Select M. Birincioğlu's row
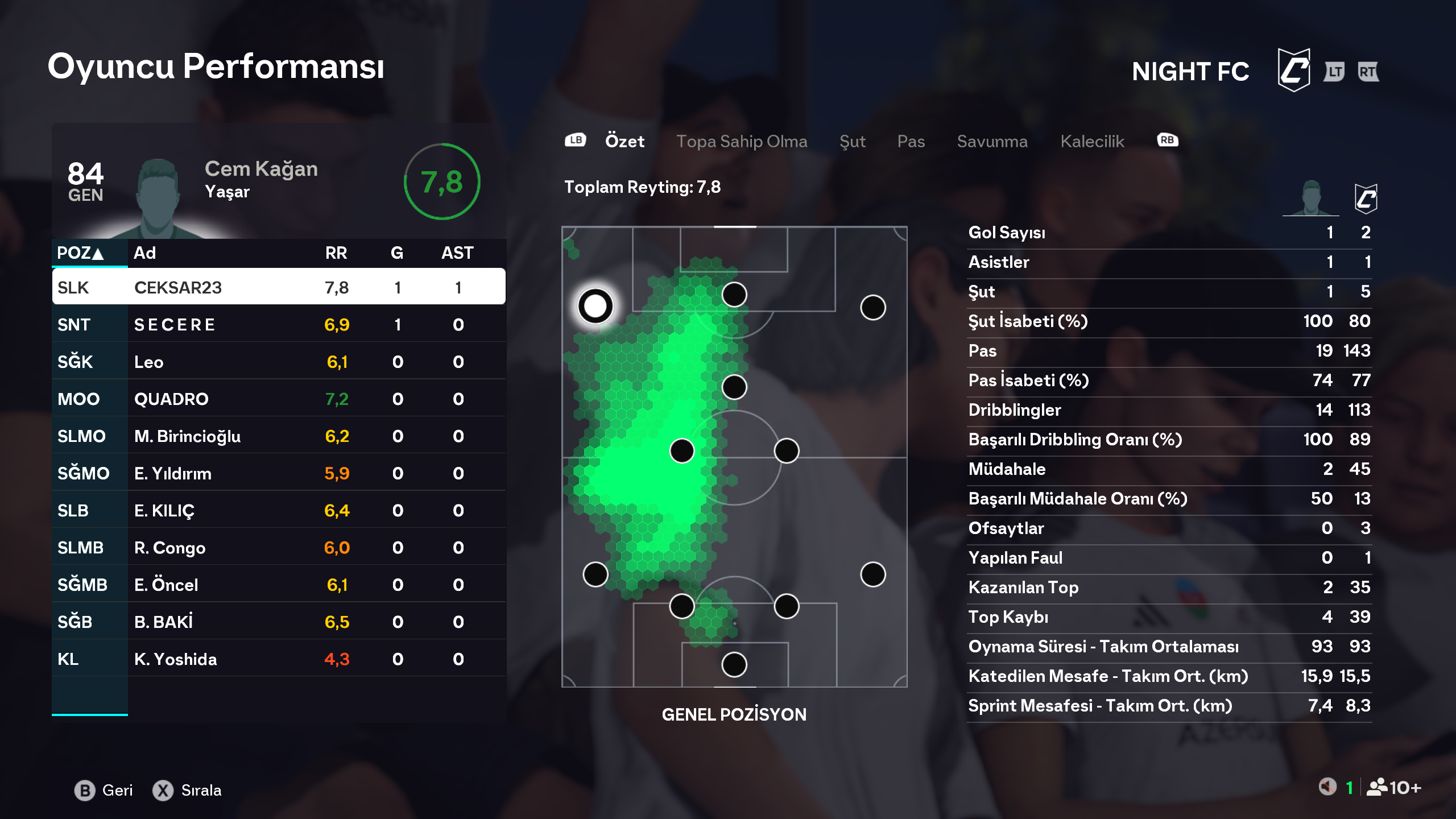The height and width of the screenshot is (819, 1456). click(x=279, y=436)
